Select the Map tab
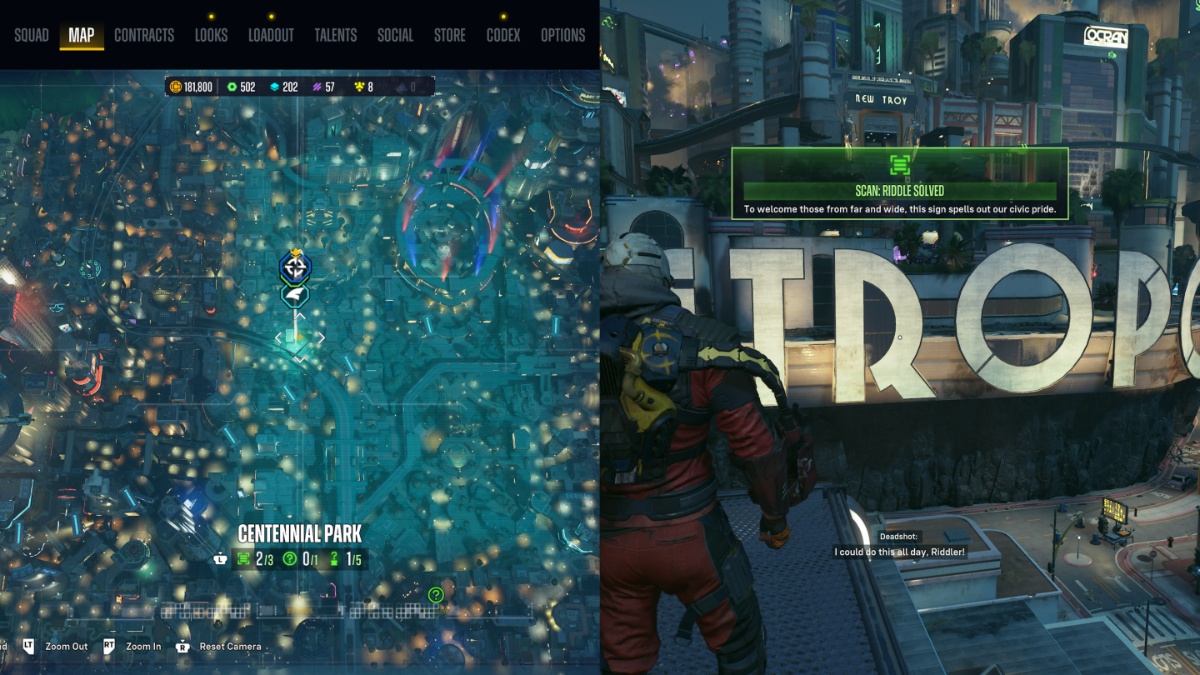Image resolution: width=1200 pixels, height=675 pixels. (81, 35)
